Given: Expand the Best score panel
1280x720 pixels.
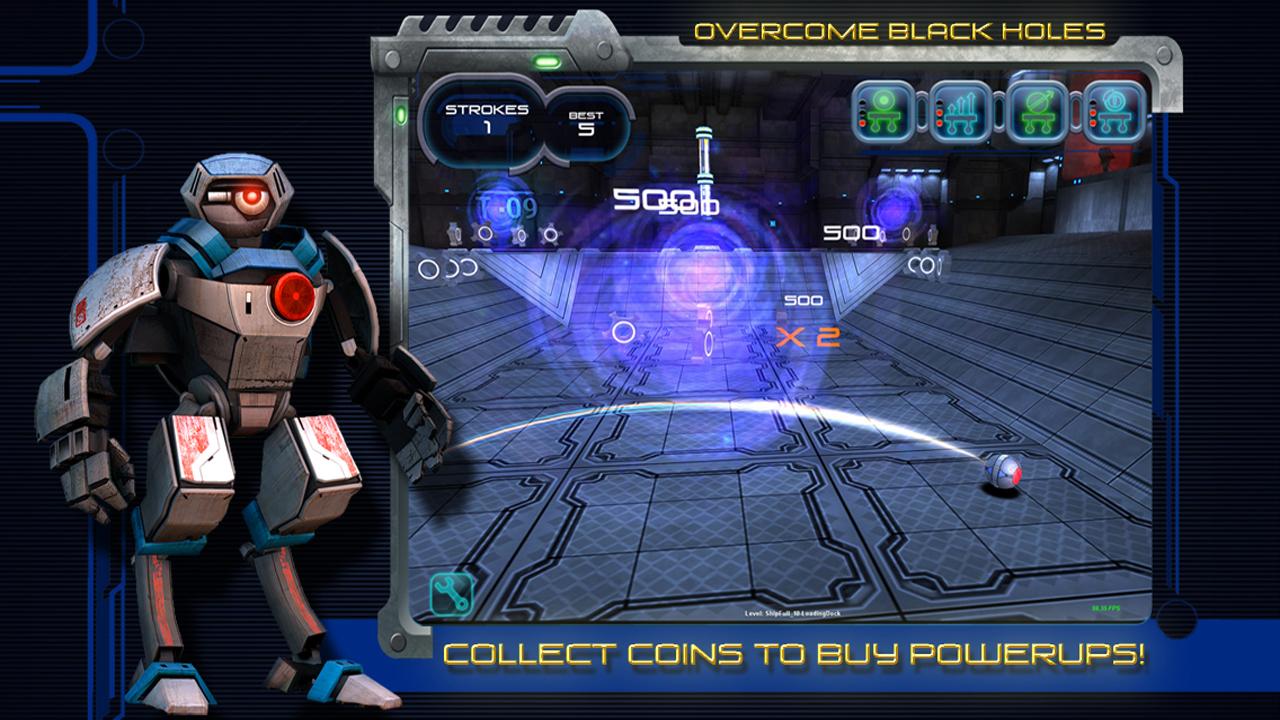Looking at the screenshot, I should (x=588, y=120).
